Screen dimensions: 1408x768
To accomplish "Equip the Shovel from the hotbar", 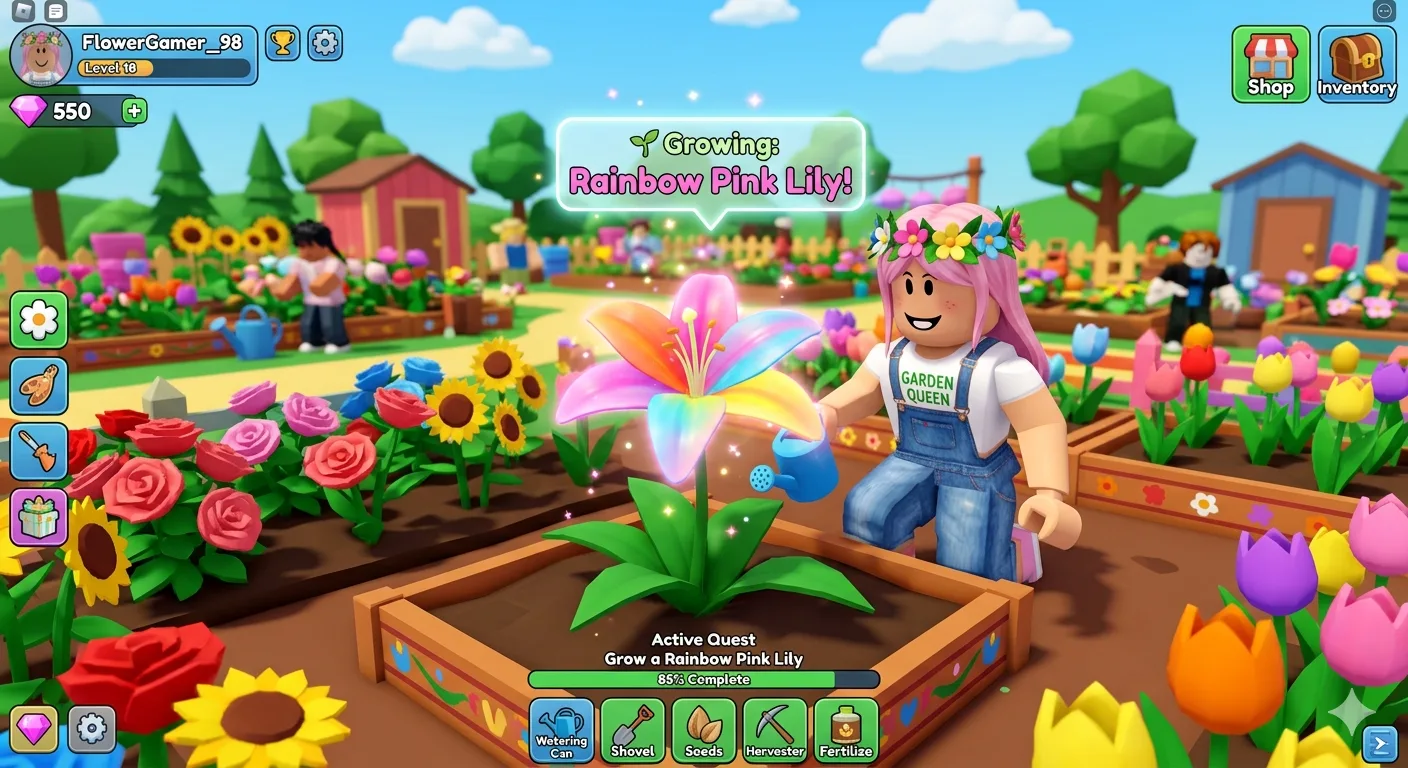I will [x=633, y=730].
